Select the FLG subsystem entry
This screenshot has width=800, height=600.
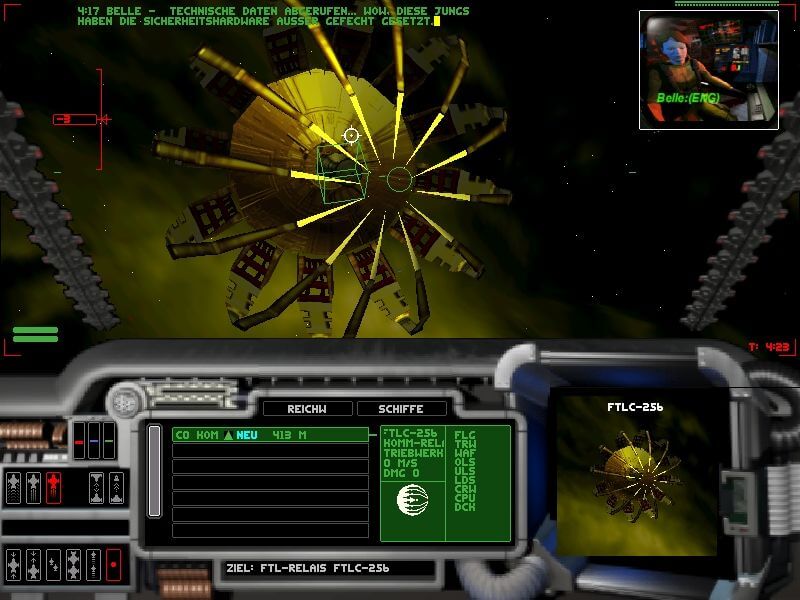coord(465,435)
